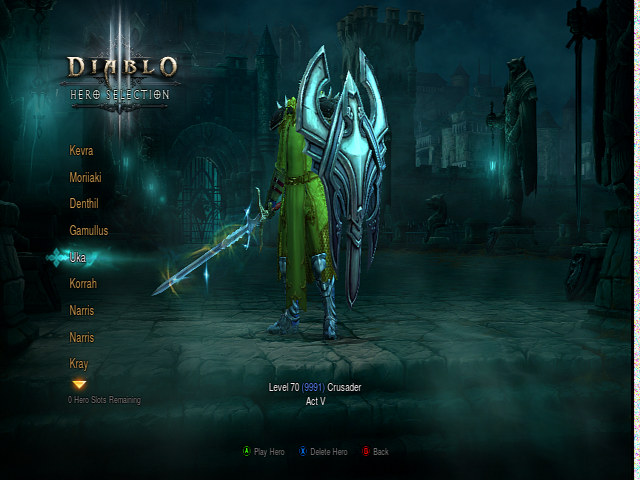Choose Moriiaki from the hero list
The image size is (640, 480).
[86, 177]
